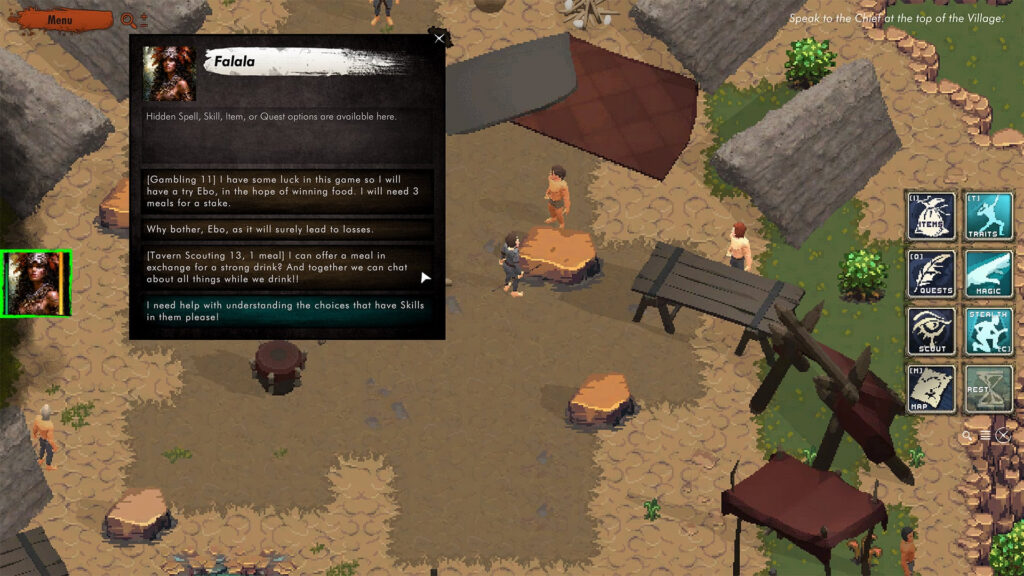This screenshot has width=1024, height=576.
Task: Click the small magnifier below the action grid
Action: [x=967, y=436]
